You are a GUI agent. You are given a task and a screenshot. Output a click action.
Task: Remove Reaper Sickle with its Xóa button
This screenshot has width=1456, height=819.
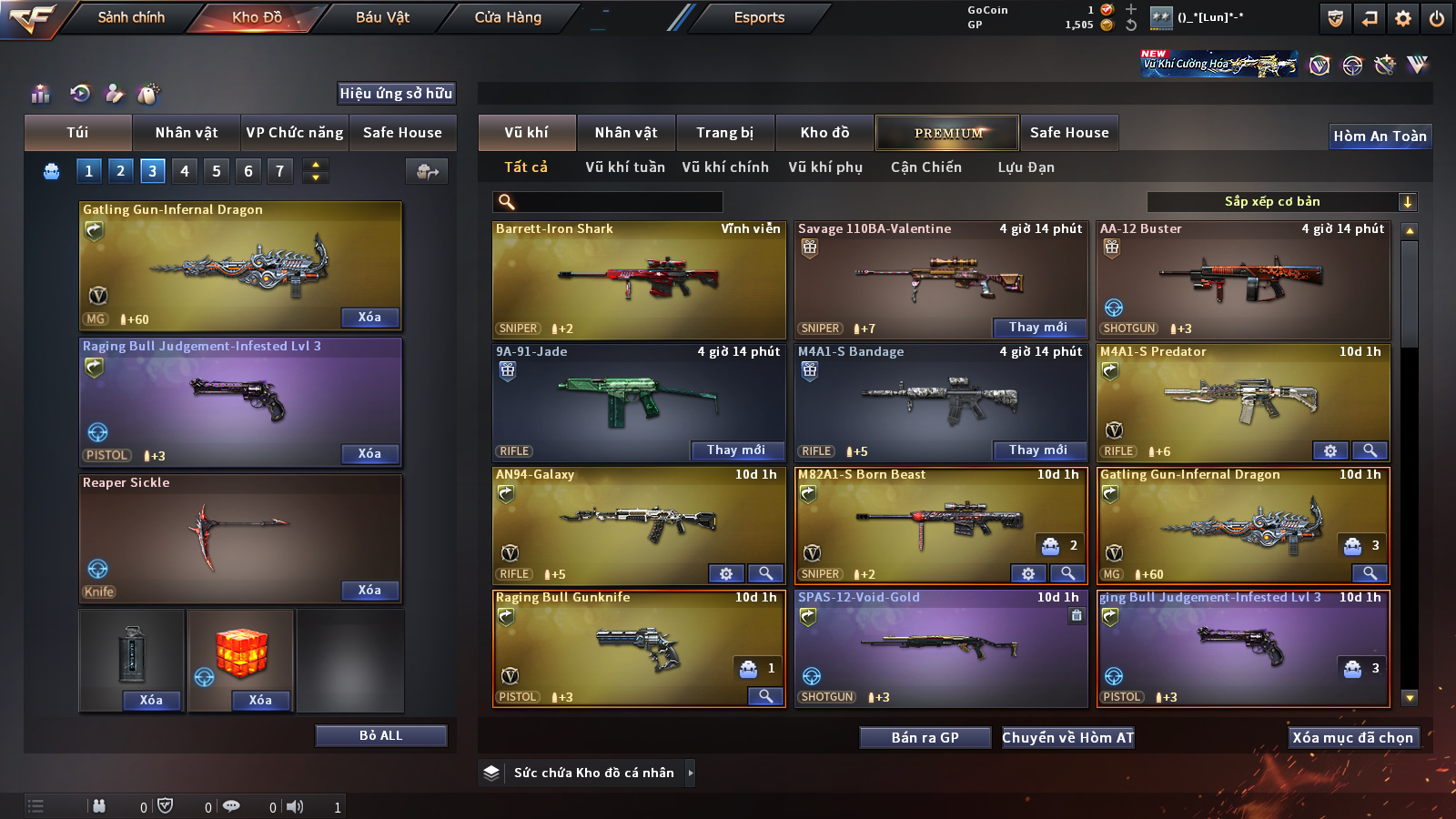(x=369, y=590)
